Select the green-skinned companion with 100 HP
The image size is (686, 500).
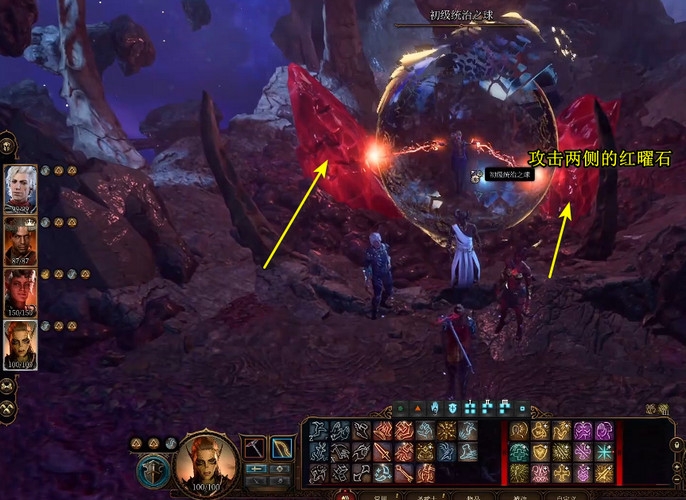click(x=20, y=343)
